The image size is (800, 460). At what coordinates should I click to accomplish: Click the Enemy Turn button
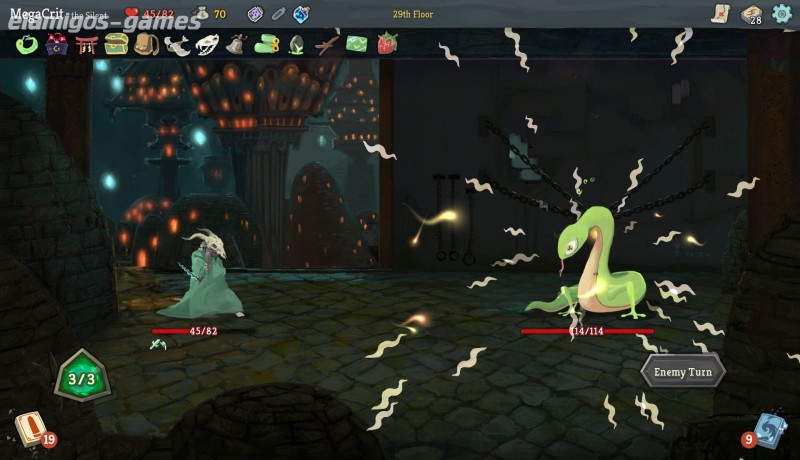tap(683, 372)
